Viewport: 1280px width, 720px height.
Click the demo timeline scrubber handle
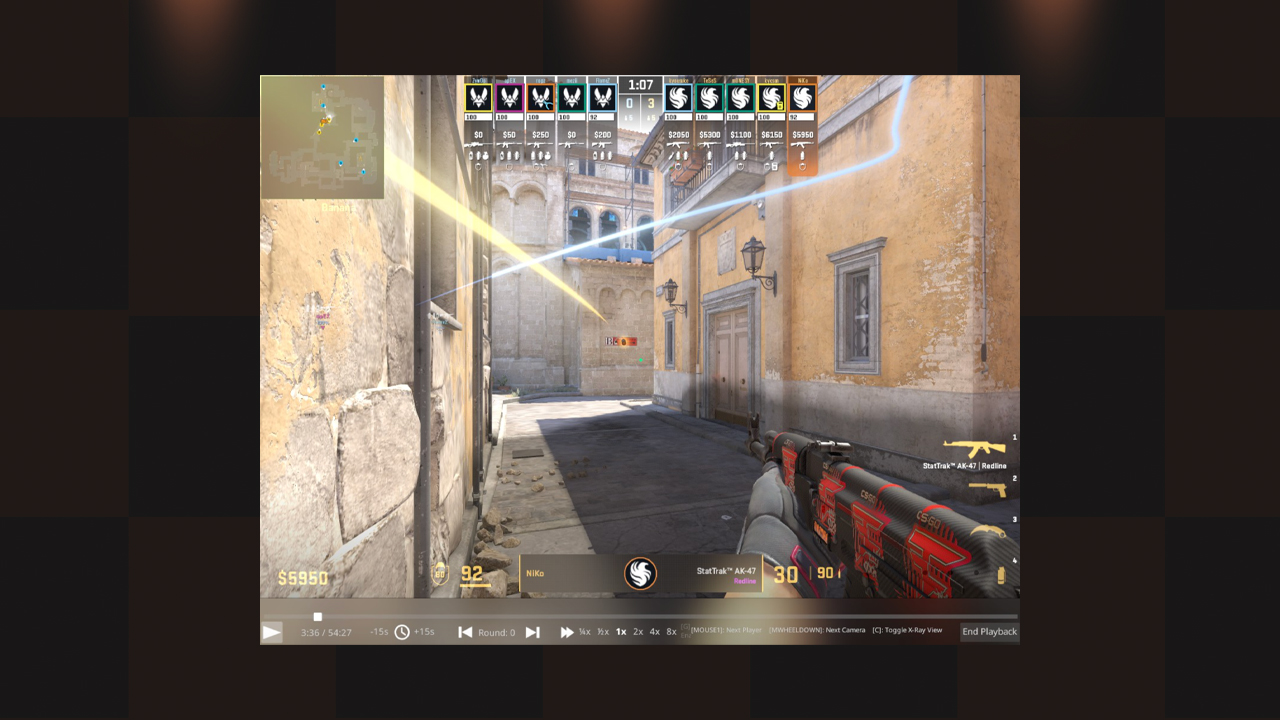click(318, 617)
